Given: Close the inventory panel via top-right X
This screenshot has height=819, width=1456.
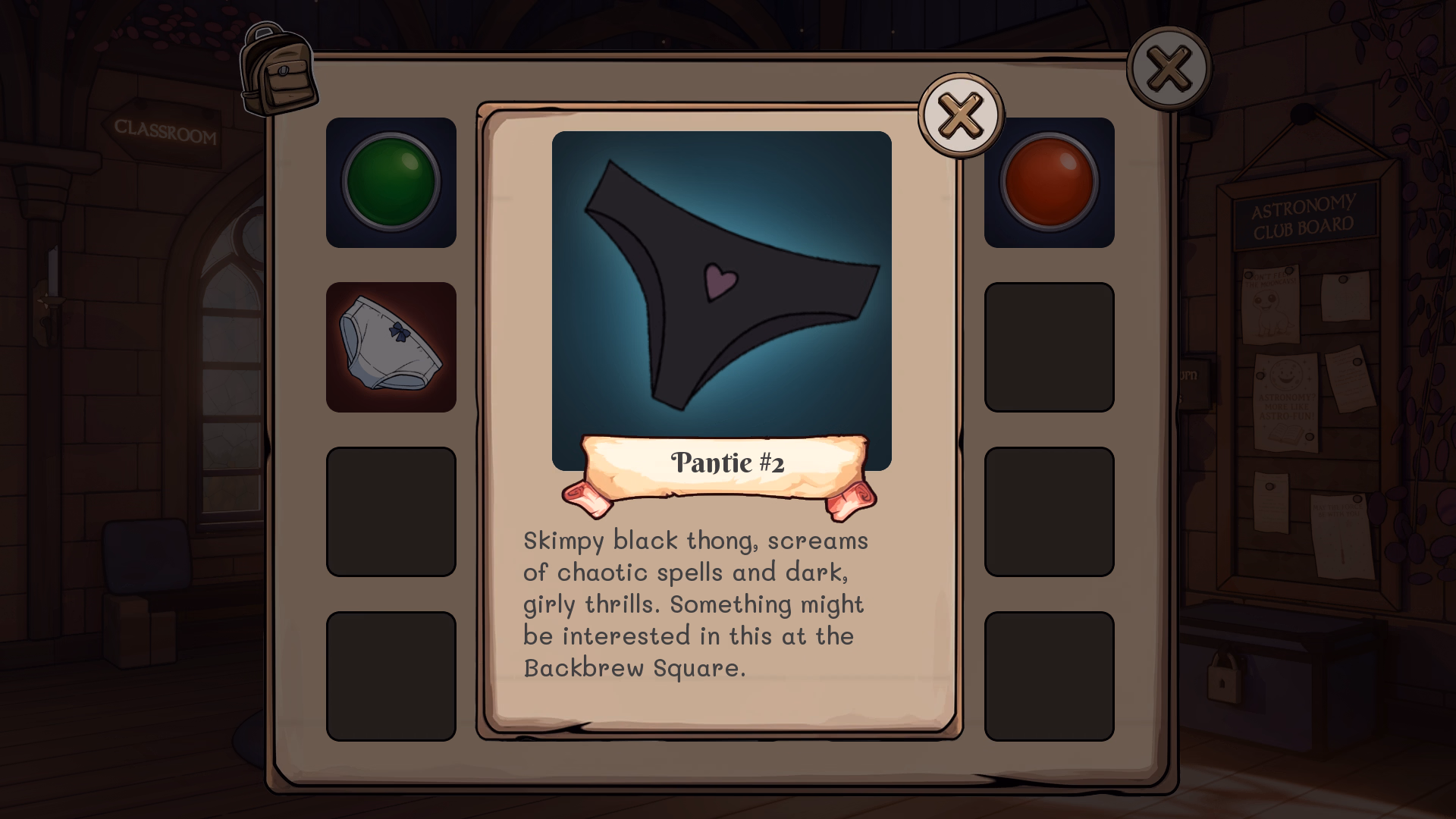Looking at the screenshot, I should coord(1168,67).
